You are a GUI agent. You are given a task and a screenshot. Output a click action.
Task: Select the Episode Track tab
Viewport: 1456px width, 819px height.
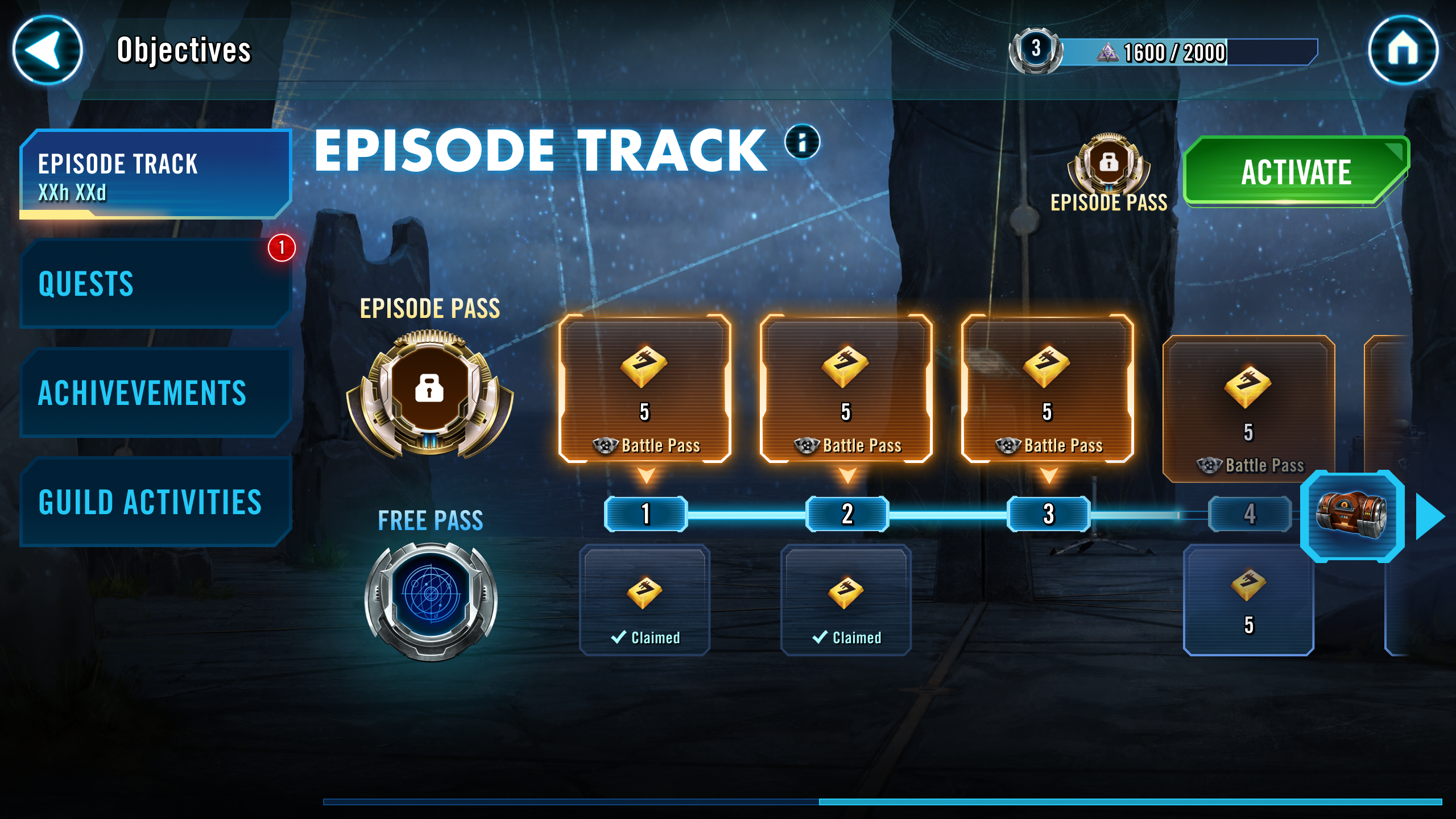tap(155, 174)
